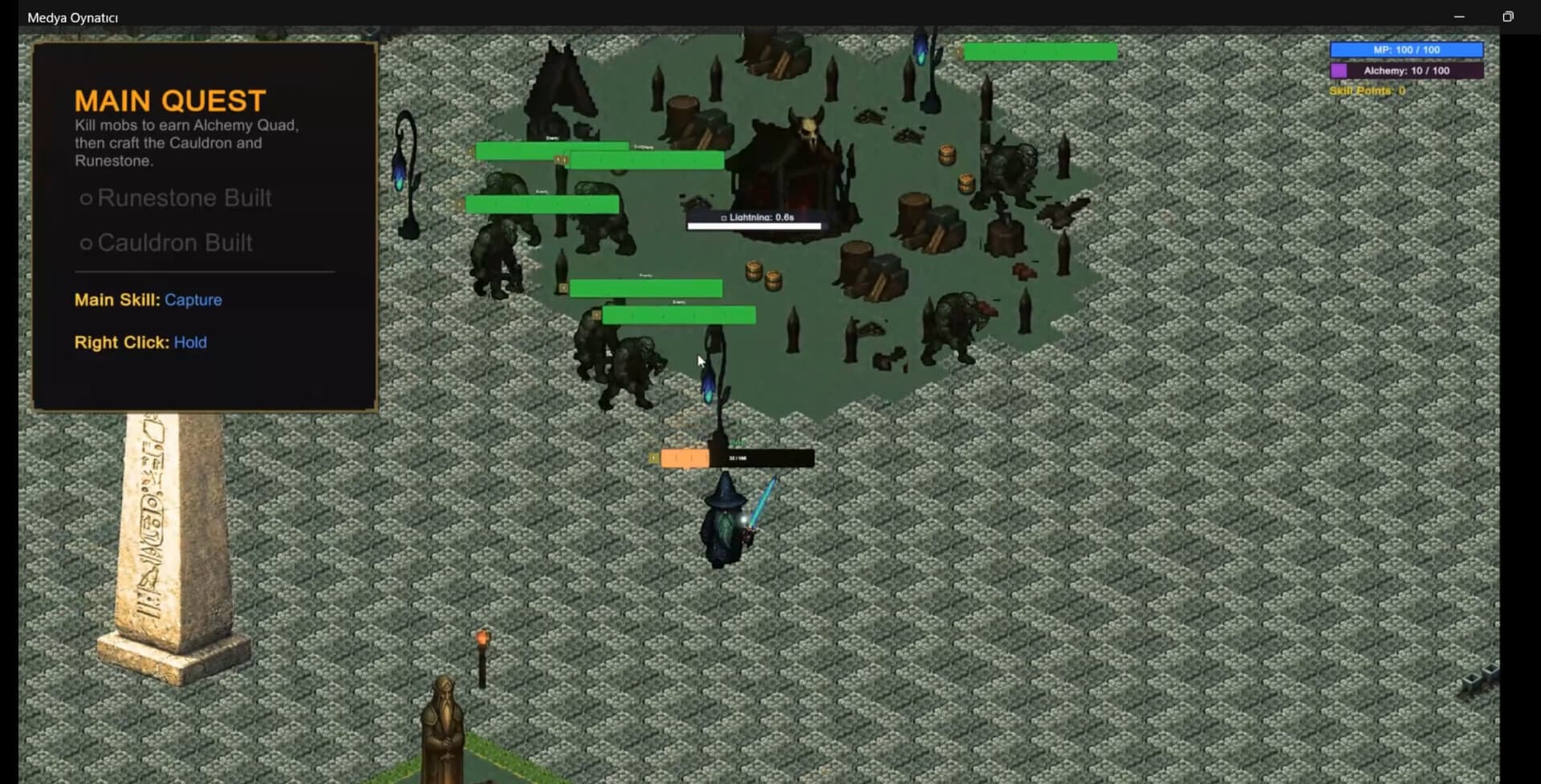Click the Hold right-click link

(x=190, y=343)
